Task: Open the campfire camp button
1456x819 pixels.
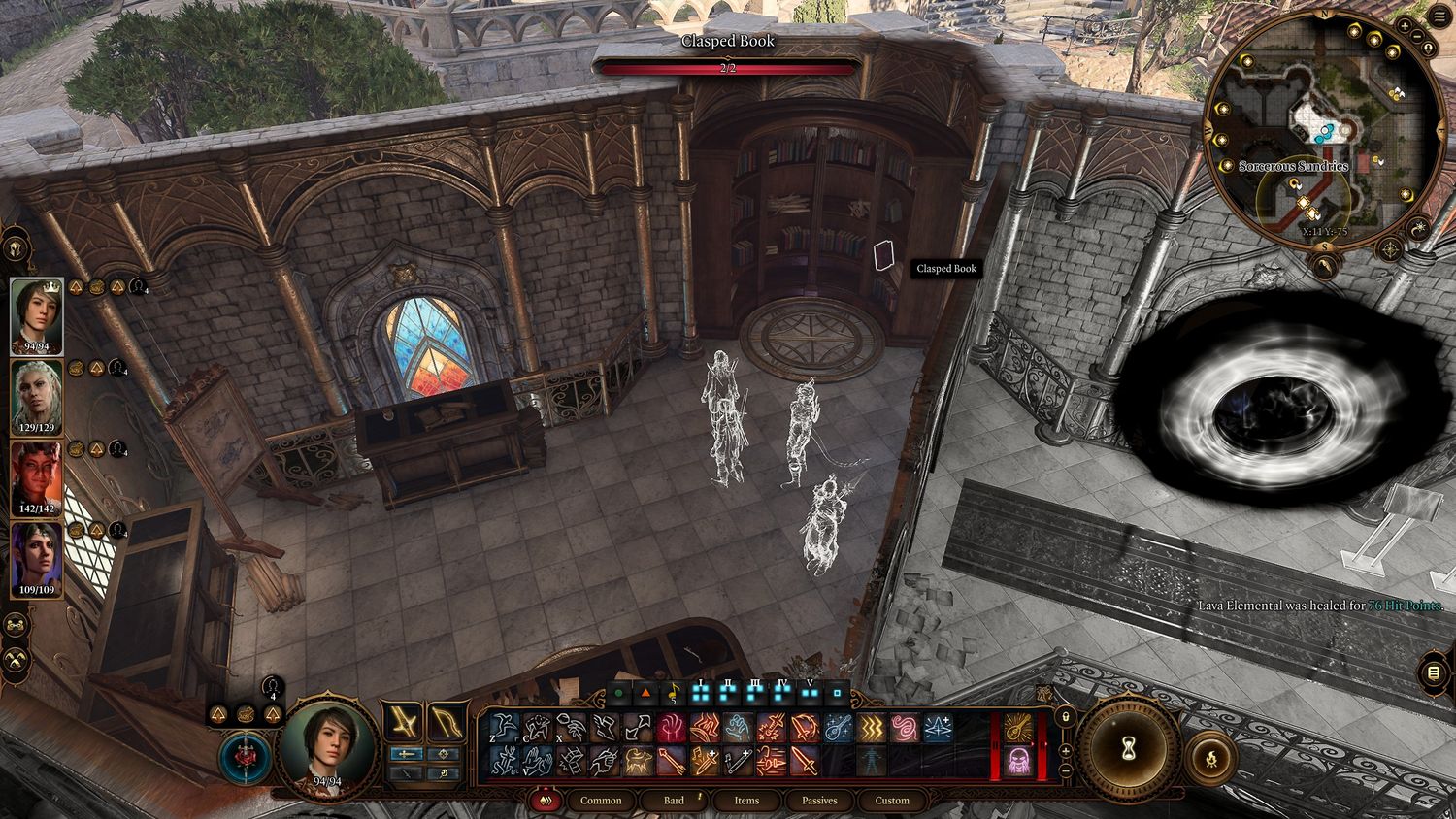Action: pyautogui.click(x=1209, y=753)
